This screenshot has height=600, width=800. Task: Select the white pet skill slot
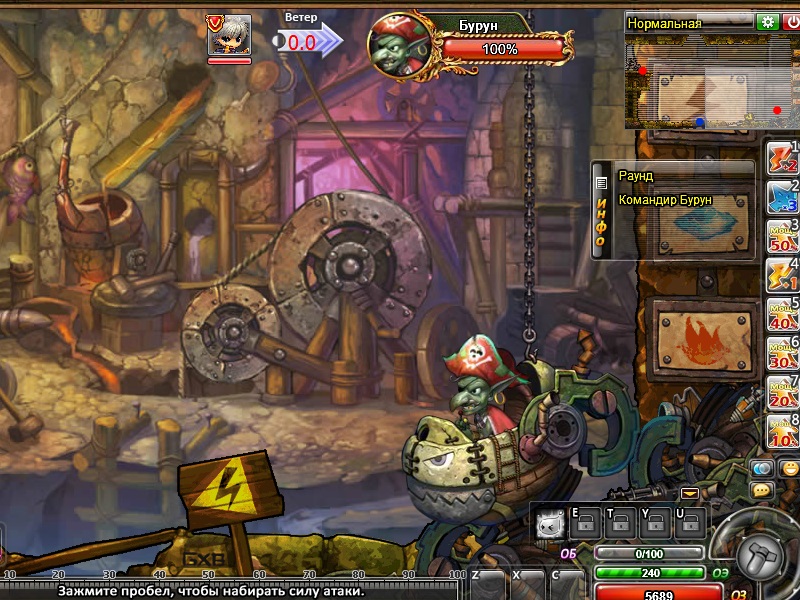(x=548, y=523)
